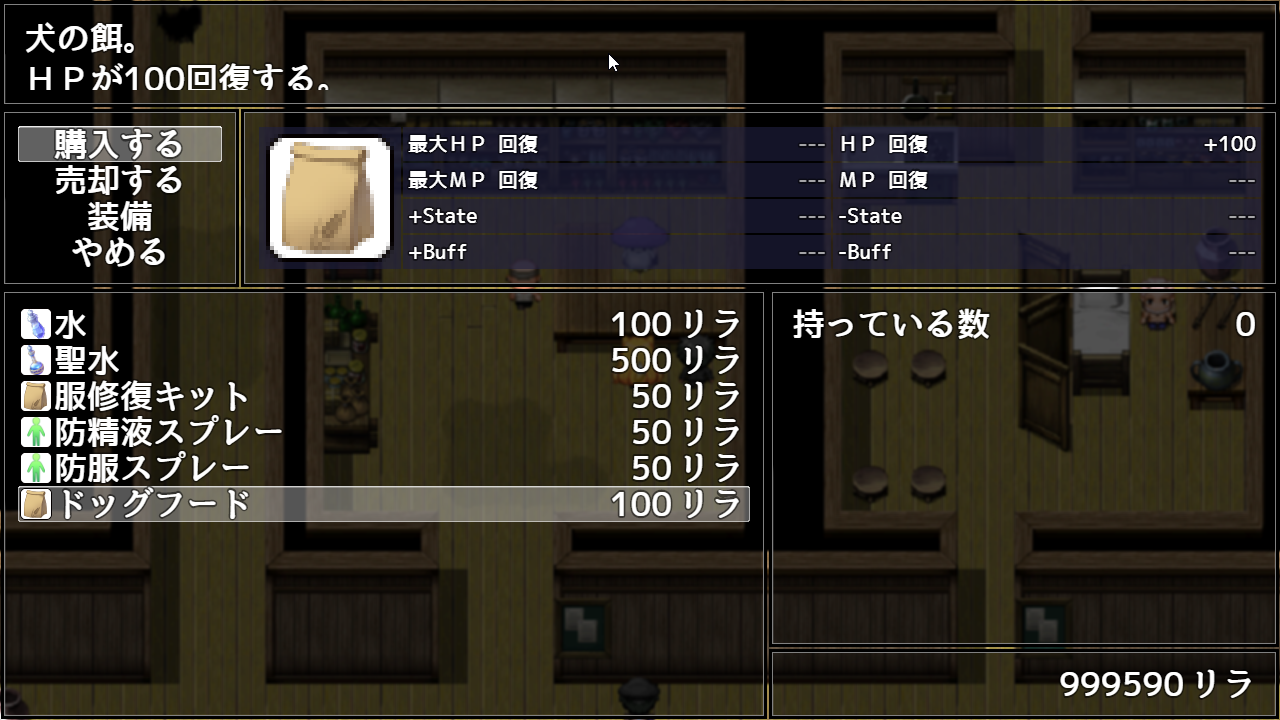Click やめる to leave the shop
The width and height of the screenshot is (1280, 720).
[x=120, y=252]
